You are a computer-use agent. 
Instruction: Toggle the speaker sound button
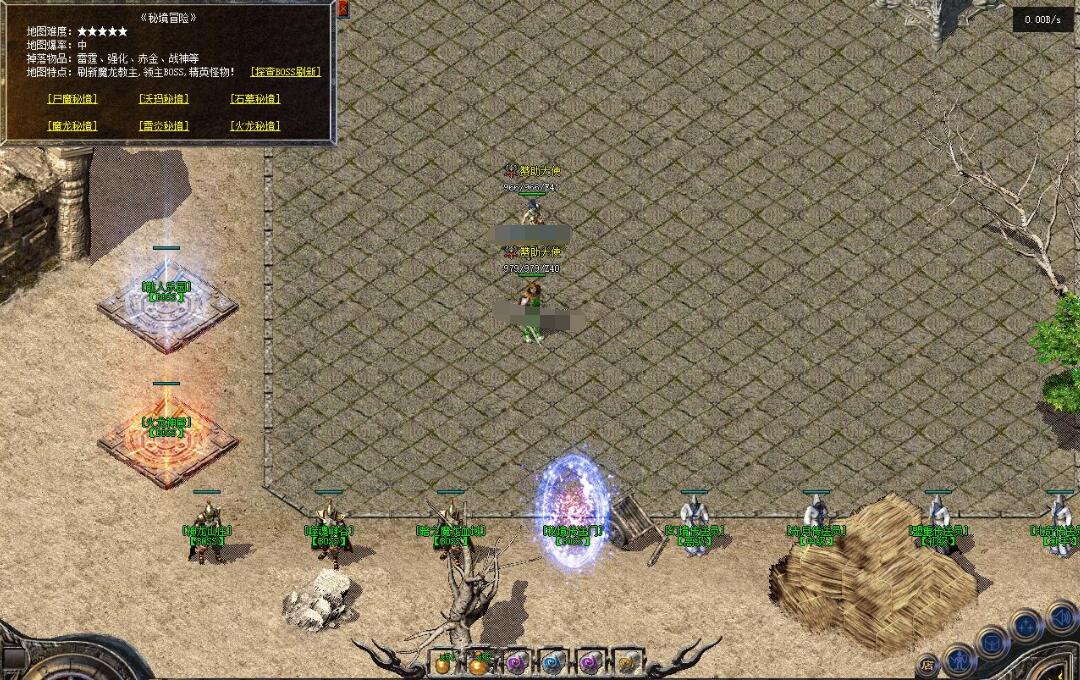click(1060, 617)
